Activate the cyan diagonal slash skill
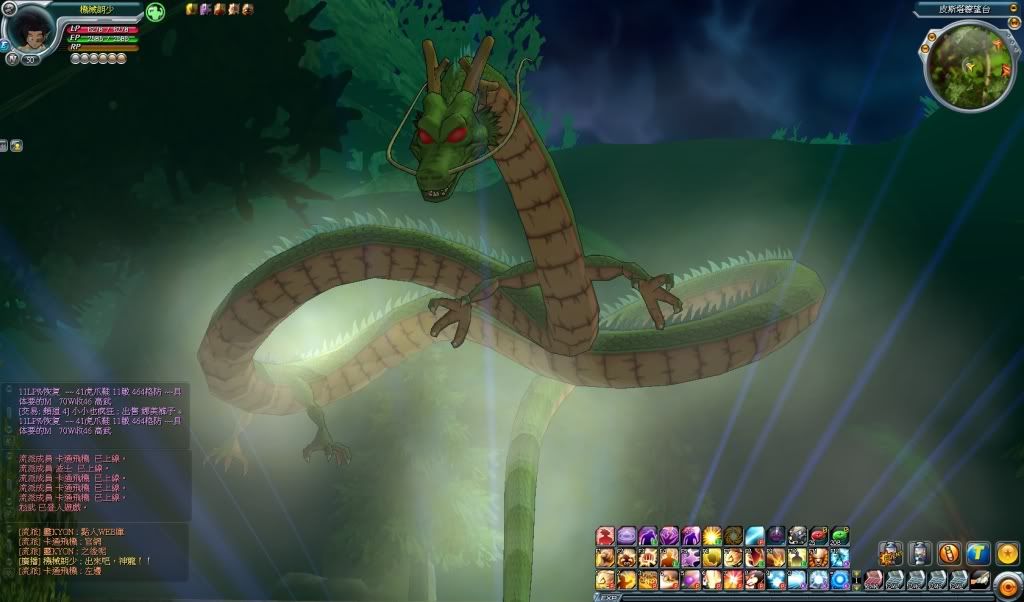Screen dimensions: 1024x602 [x=755, y=536]
